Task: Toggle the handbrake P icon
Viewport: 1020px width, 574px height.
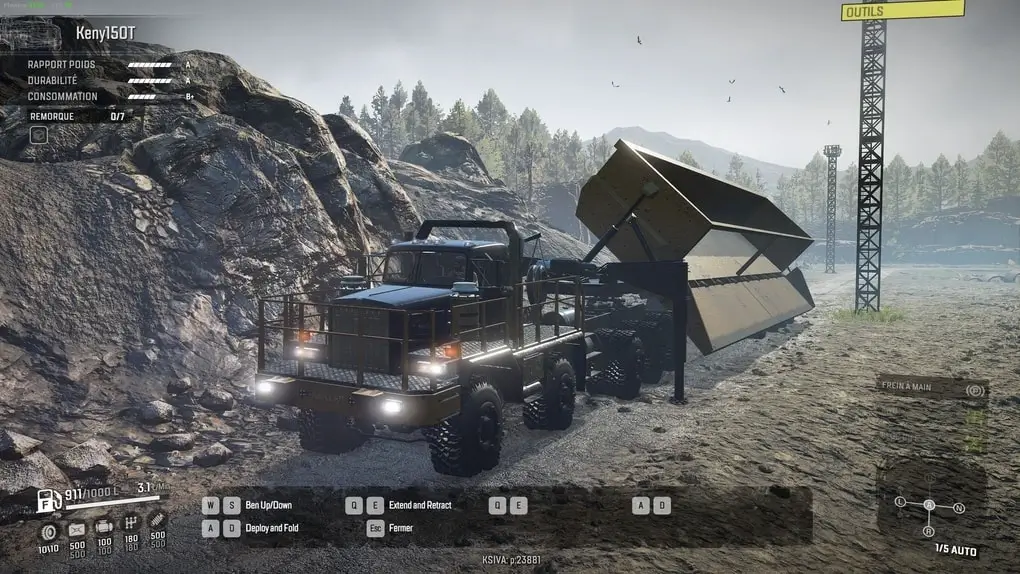Action: point(975,390)
